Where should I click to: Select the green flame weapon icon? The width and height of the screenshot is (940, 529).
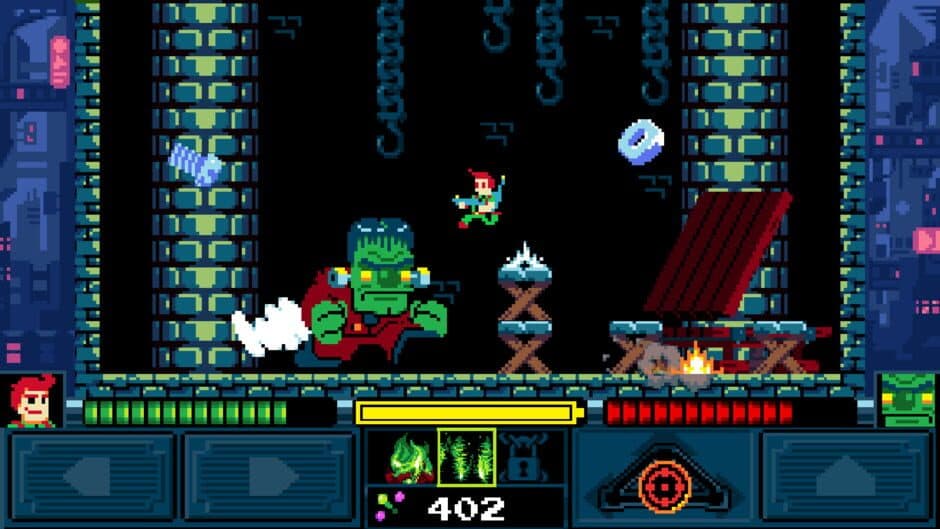(x=409, y=456)
